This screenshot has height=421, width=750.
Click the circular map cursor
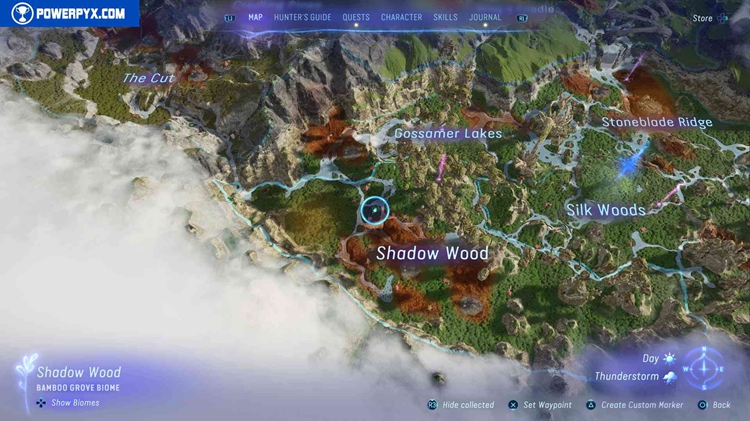374,210
